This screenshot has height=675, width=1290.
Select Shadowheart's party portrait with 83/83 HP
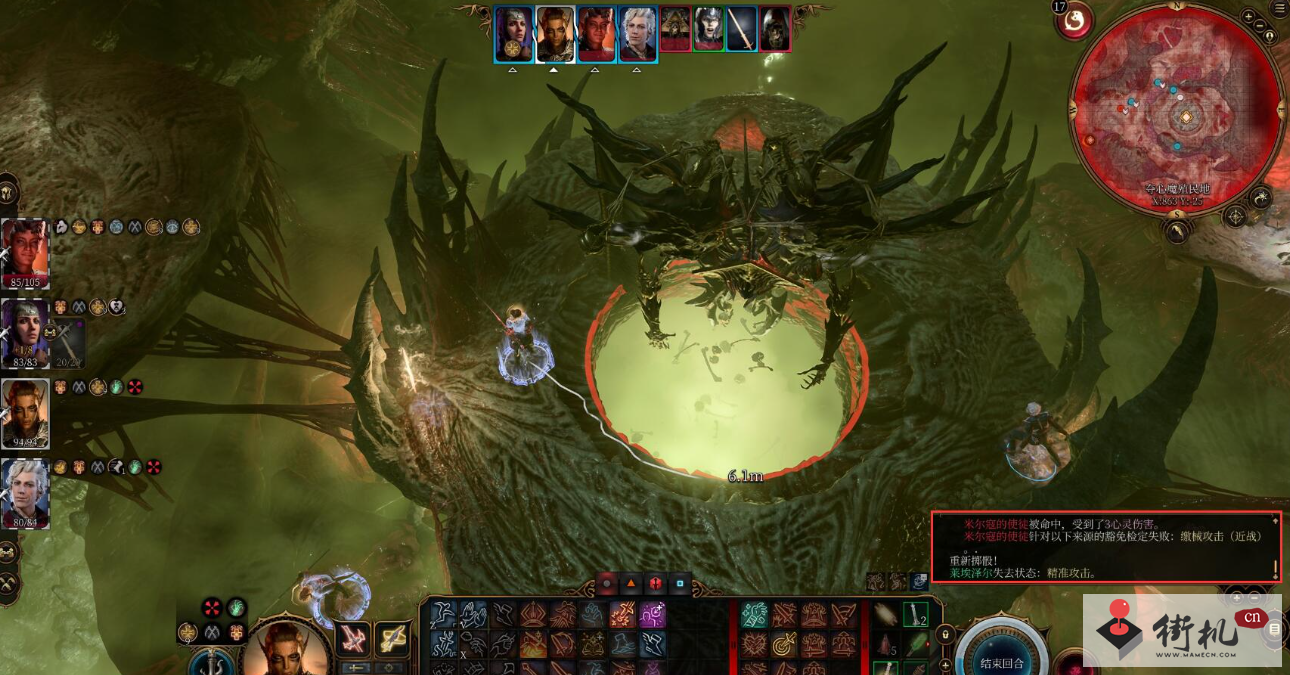point(25,332)
